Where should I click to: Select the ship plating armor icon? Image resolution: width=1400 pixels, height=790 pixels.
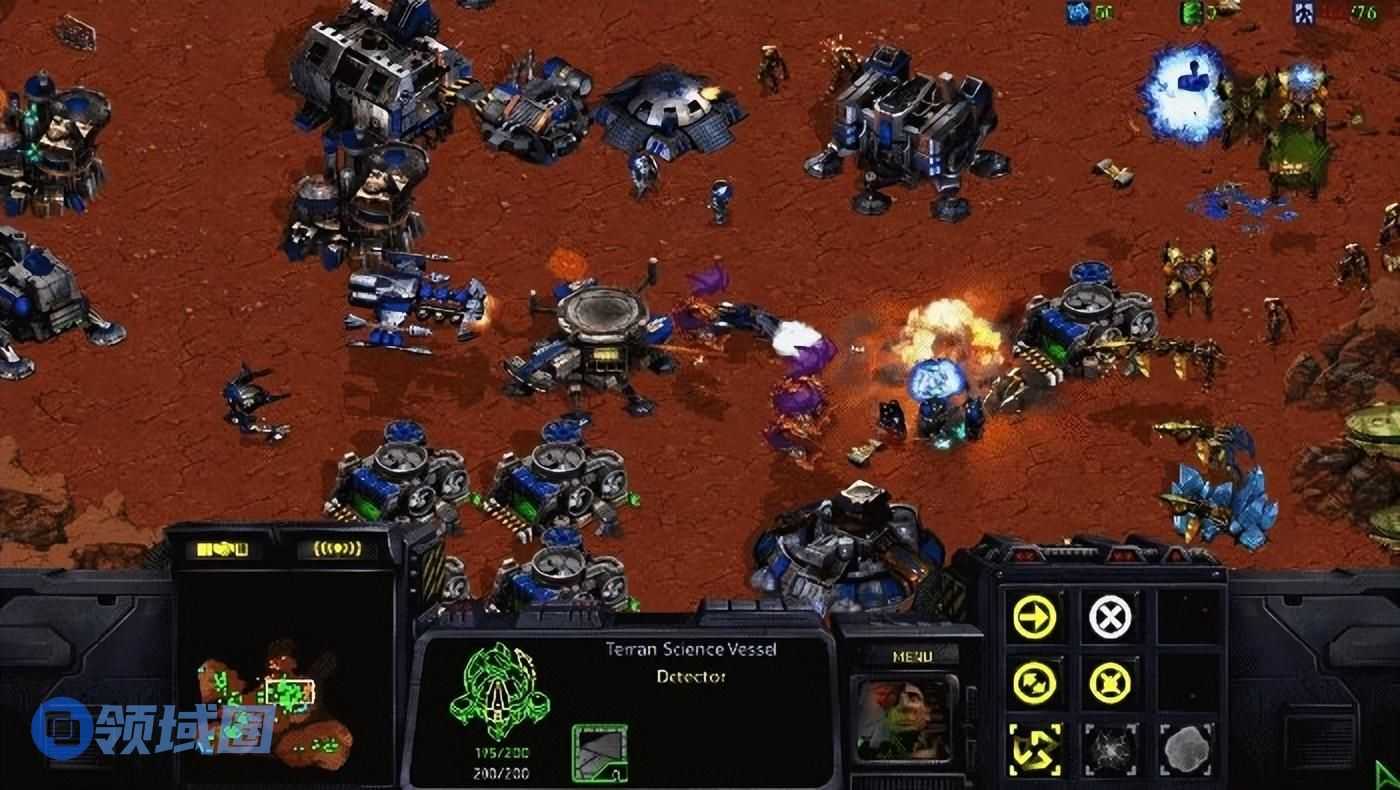click(x=599, y=752)
